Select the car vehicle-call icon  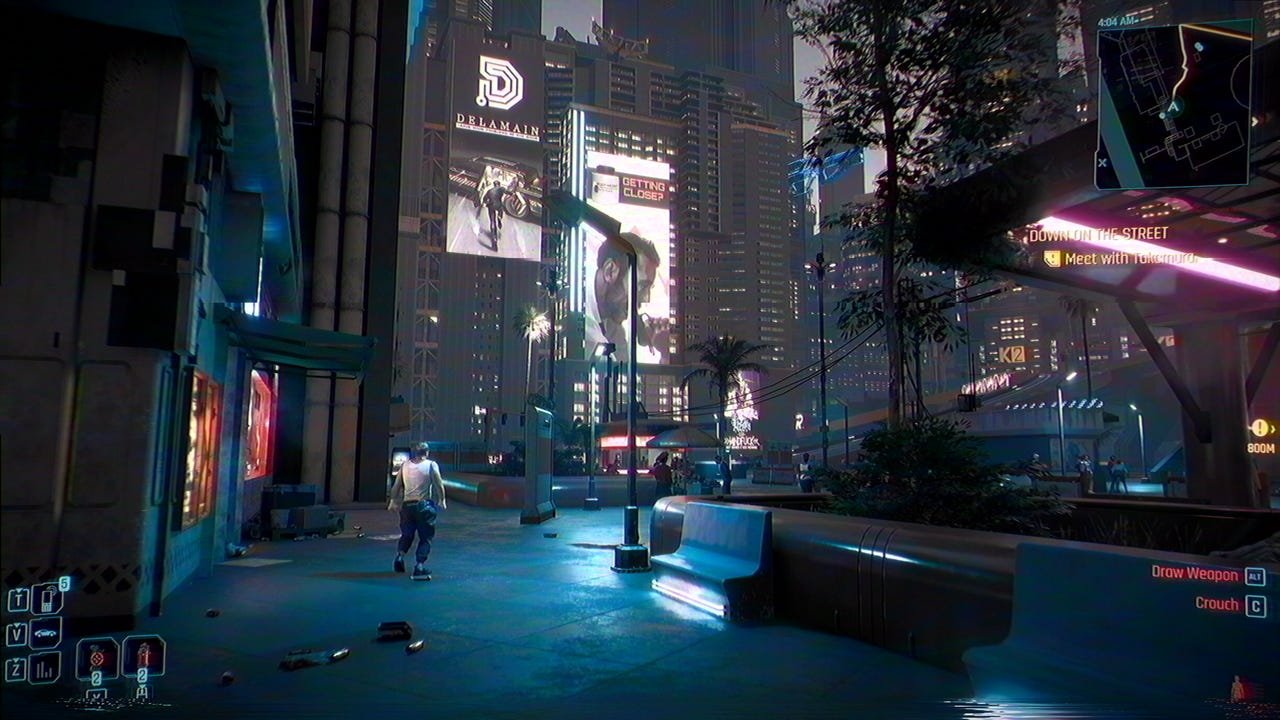point(46,634)
